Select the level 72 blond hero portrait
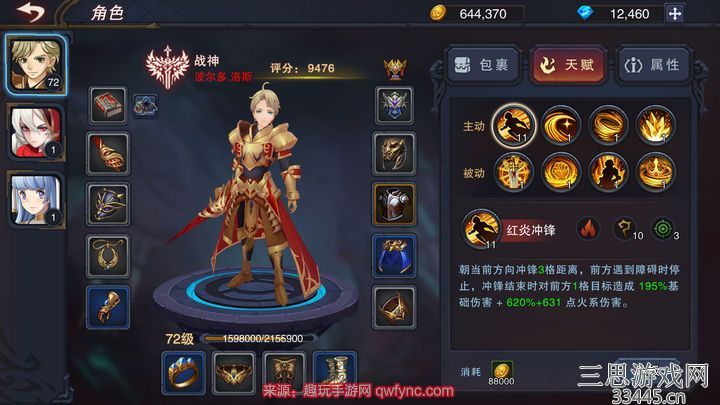 (35, 62)
